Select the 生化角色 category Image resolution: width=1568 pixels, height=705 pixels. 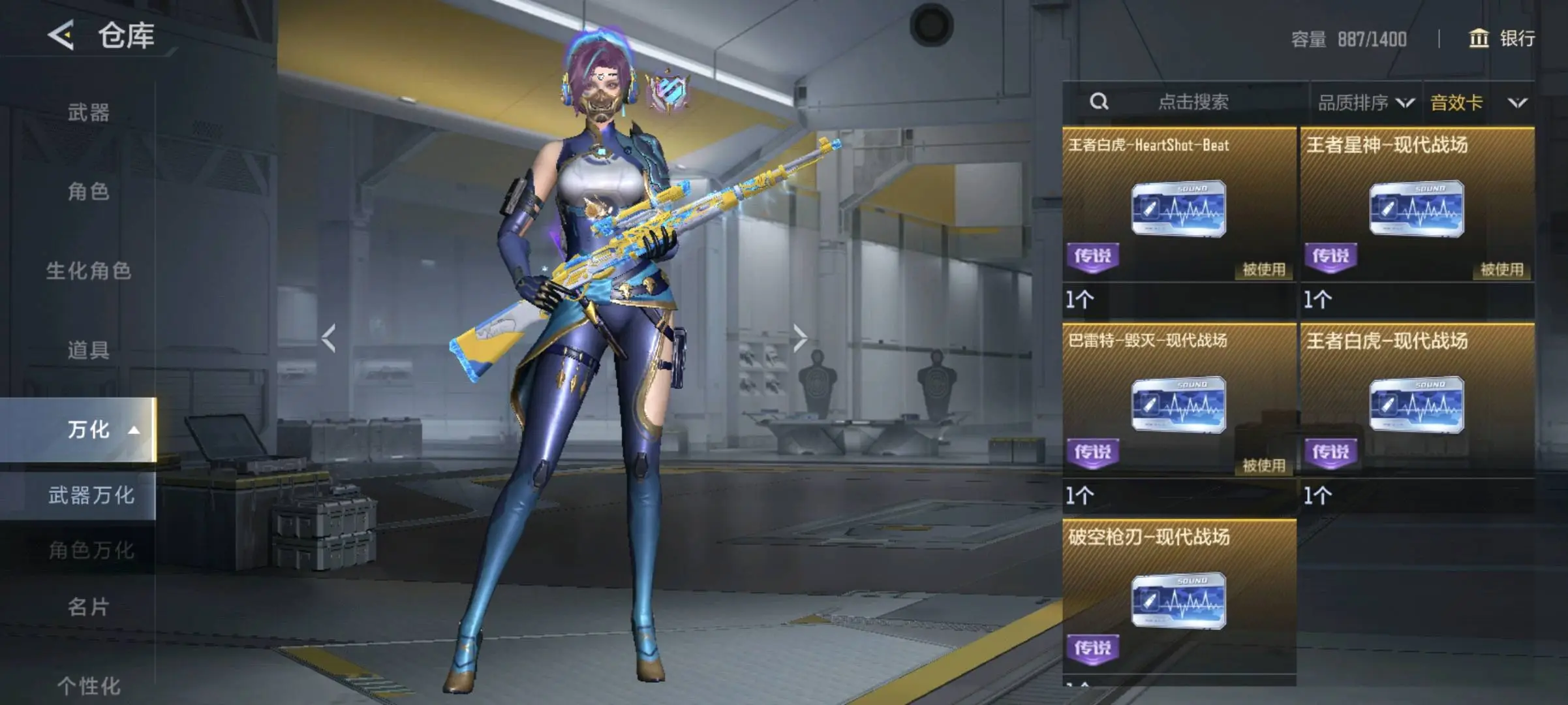tap(89, 270)
